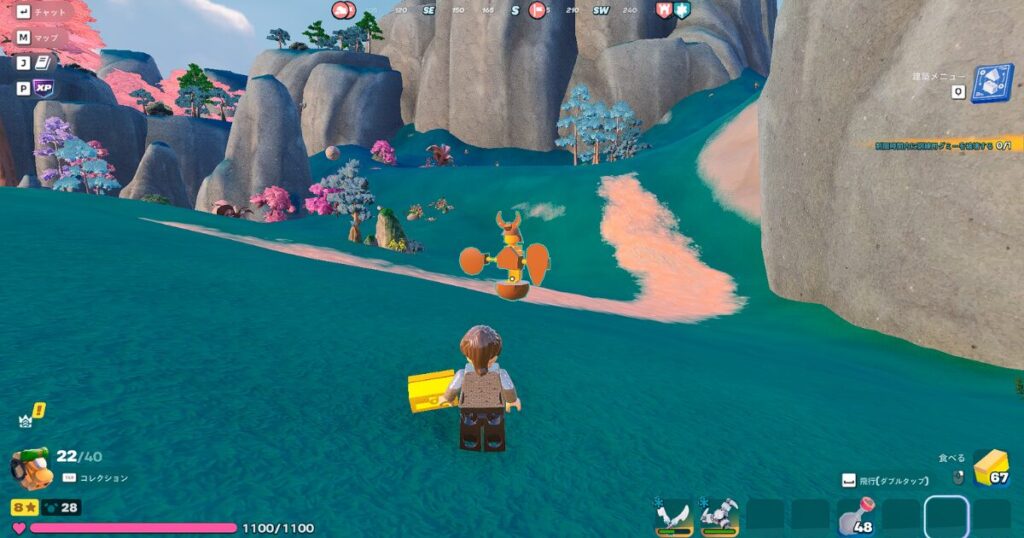
Task: Open the blue build menu icon
Action: (x=991, y=83)
